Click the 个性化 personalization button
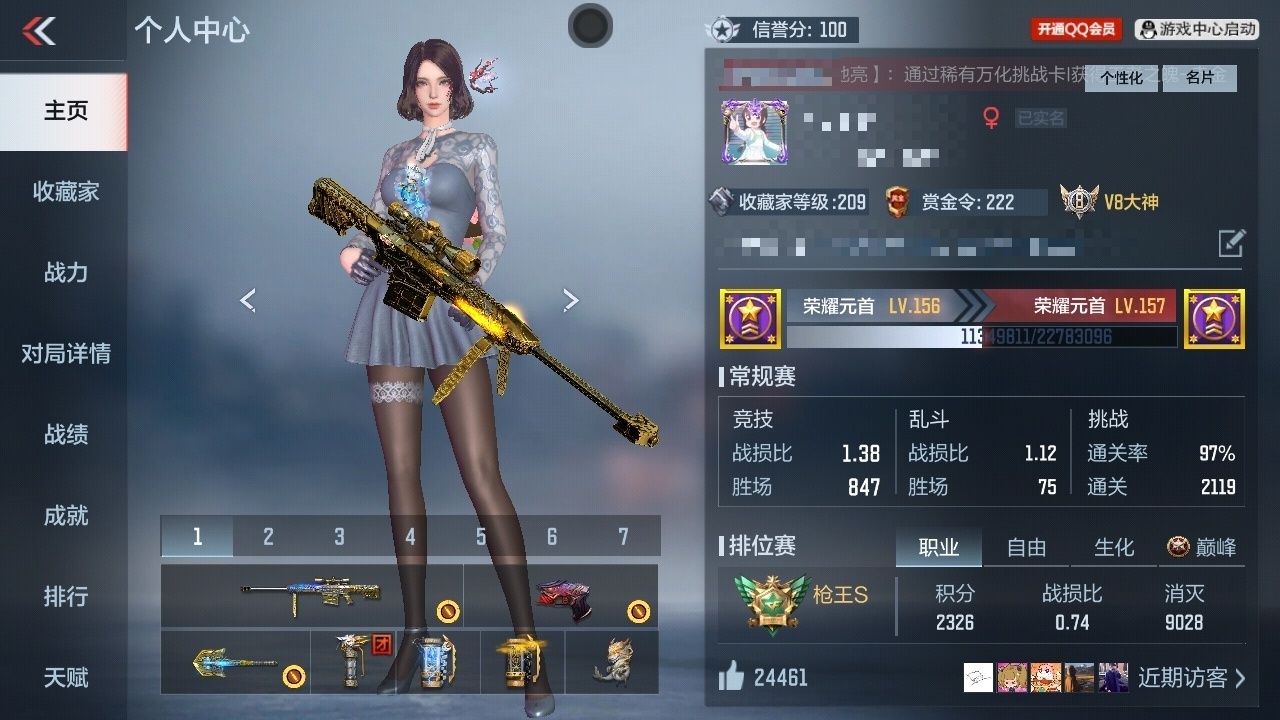The height and width of the screenshot is (720, 1280). 1122,78
